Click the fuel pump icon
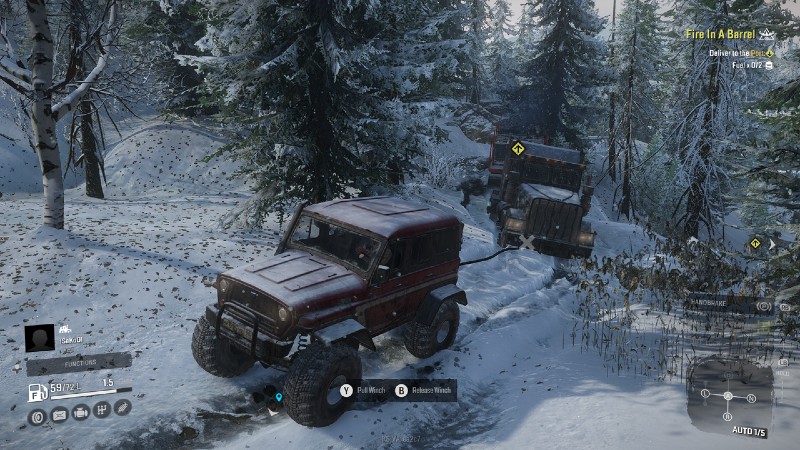The height and width of the screenshot is (450, 800). click(36, 390)
